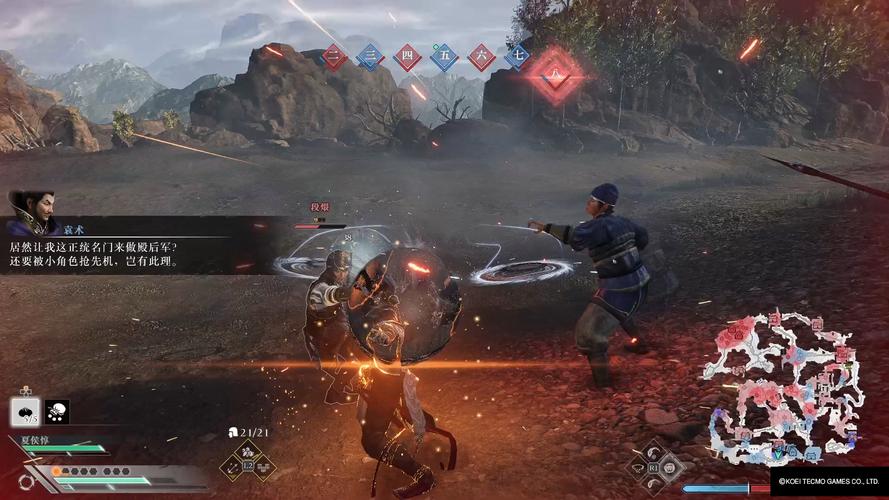Select the meat bun item slot
Image resolution: width=889 pixels, height=500 pixels.
25,411
